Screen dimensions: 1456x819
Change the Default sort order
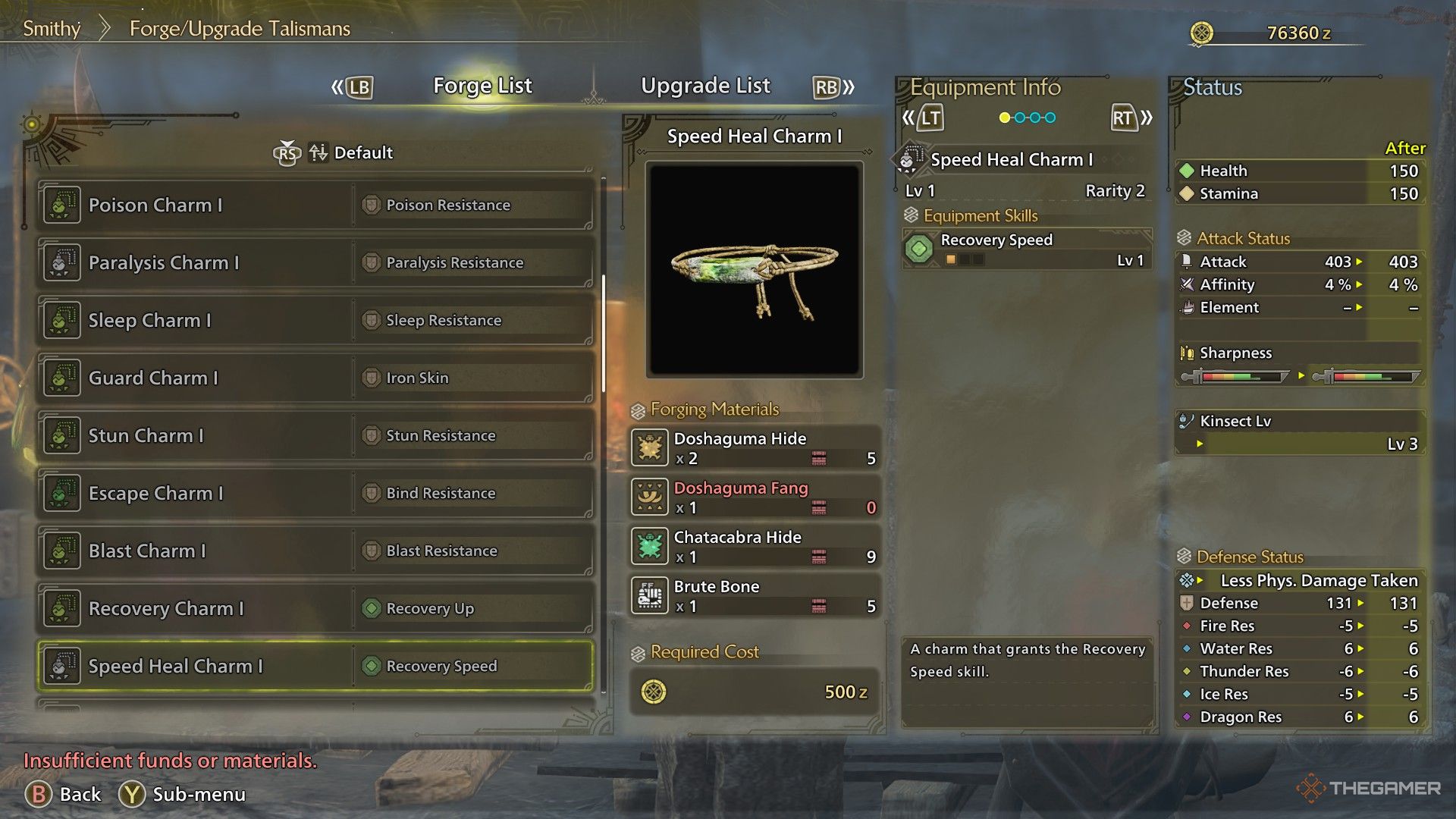350,152
